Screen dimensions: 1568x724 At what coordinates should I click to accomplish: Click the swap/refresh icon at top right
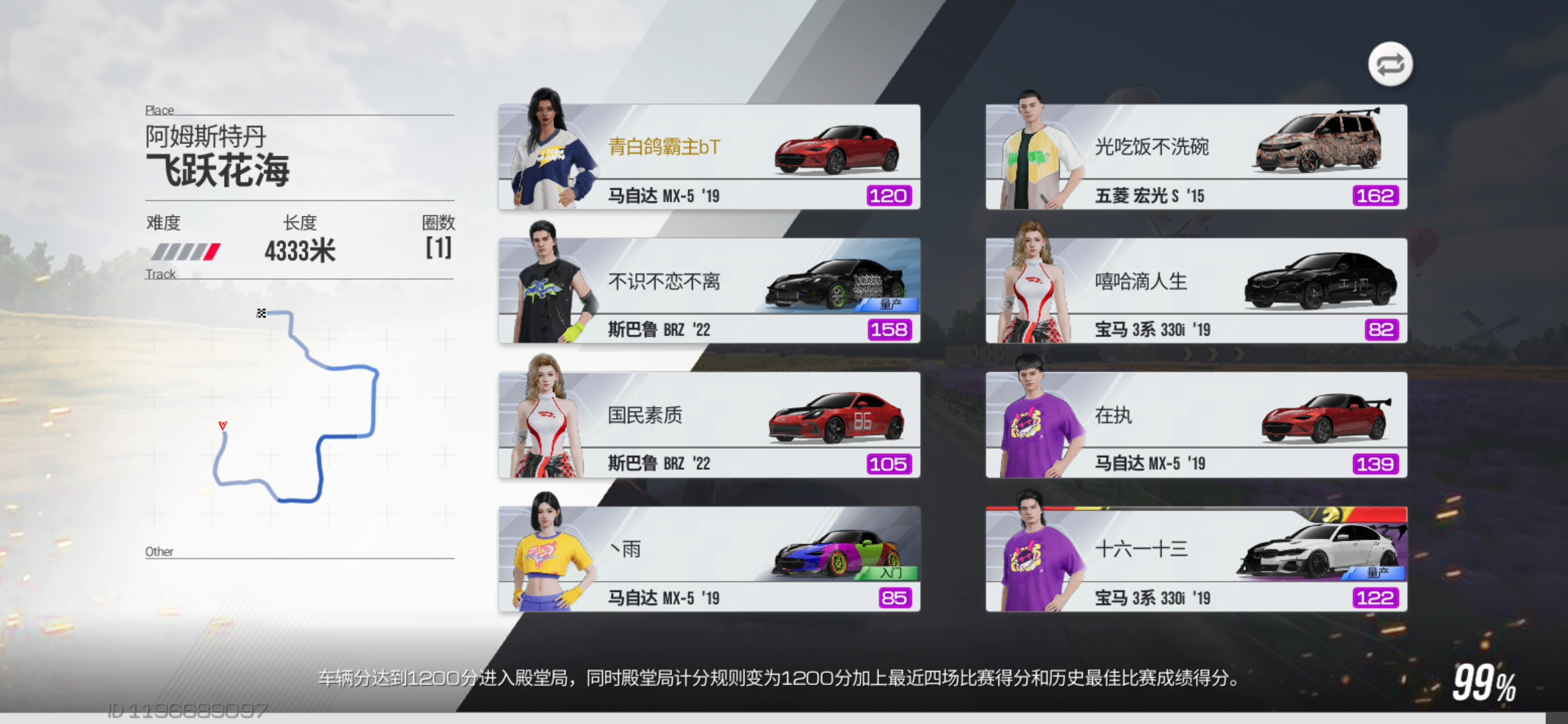click(1390, 64)
